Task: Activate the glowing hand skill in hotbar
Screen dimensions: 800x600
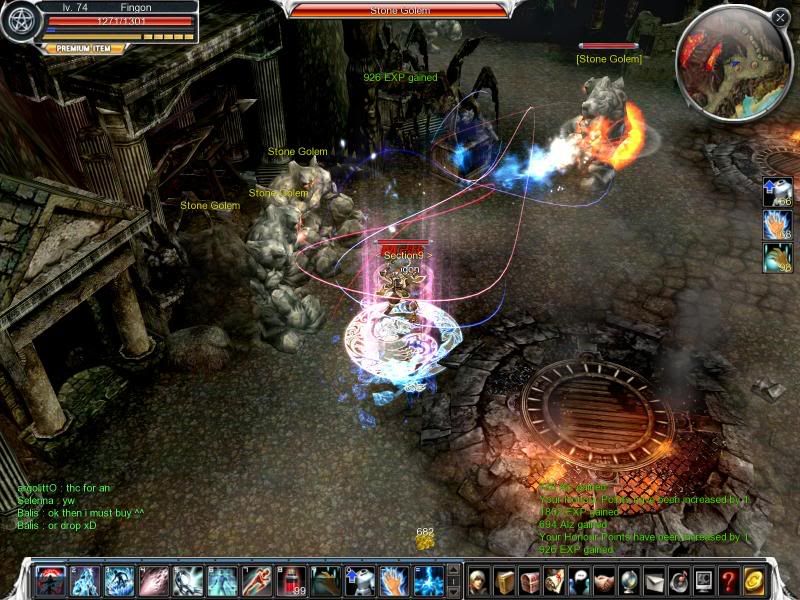Action: 396,580
